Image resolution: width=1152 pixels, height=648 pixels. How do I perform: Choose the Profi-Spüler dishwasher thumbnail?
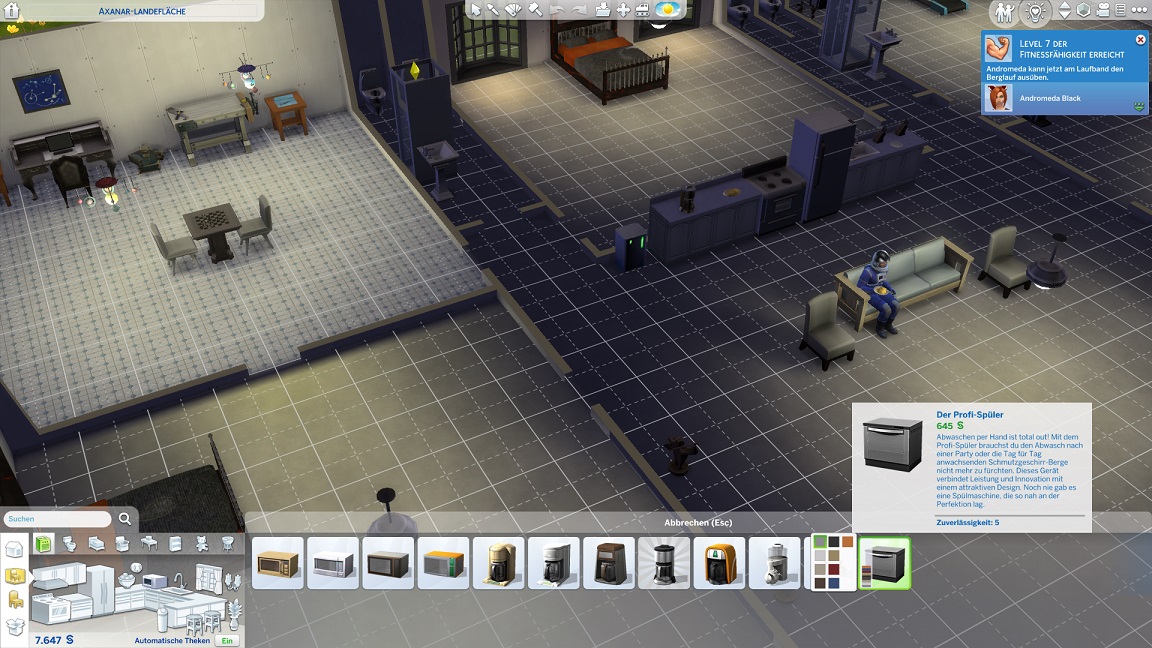(x=884, y=564)
